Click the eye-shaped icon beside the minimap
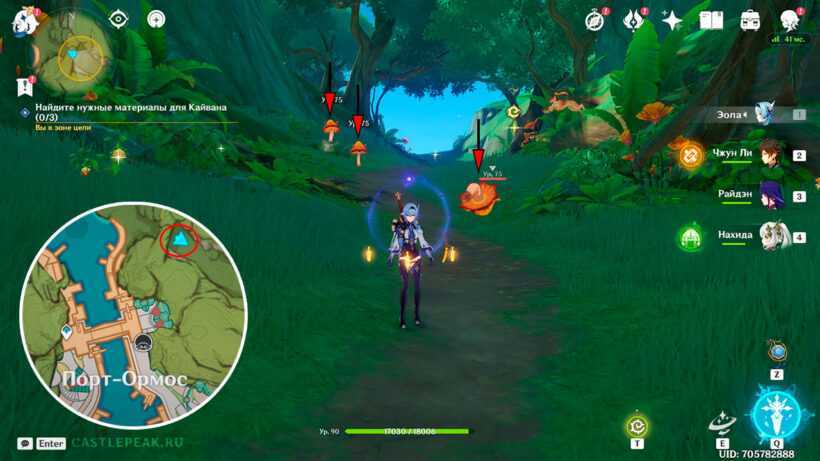820x461 pixels. (x=119, y=19)
